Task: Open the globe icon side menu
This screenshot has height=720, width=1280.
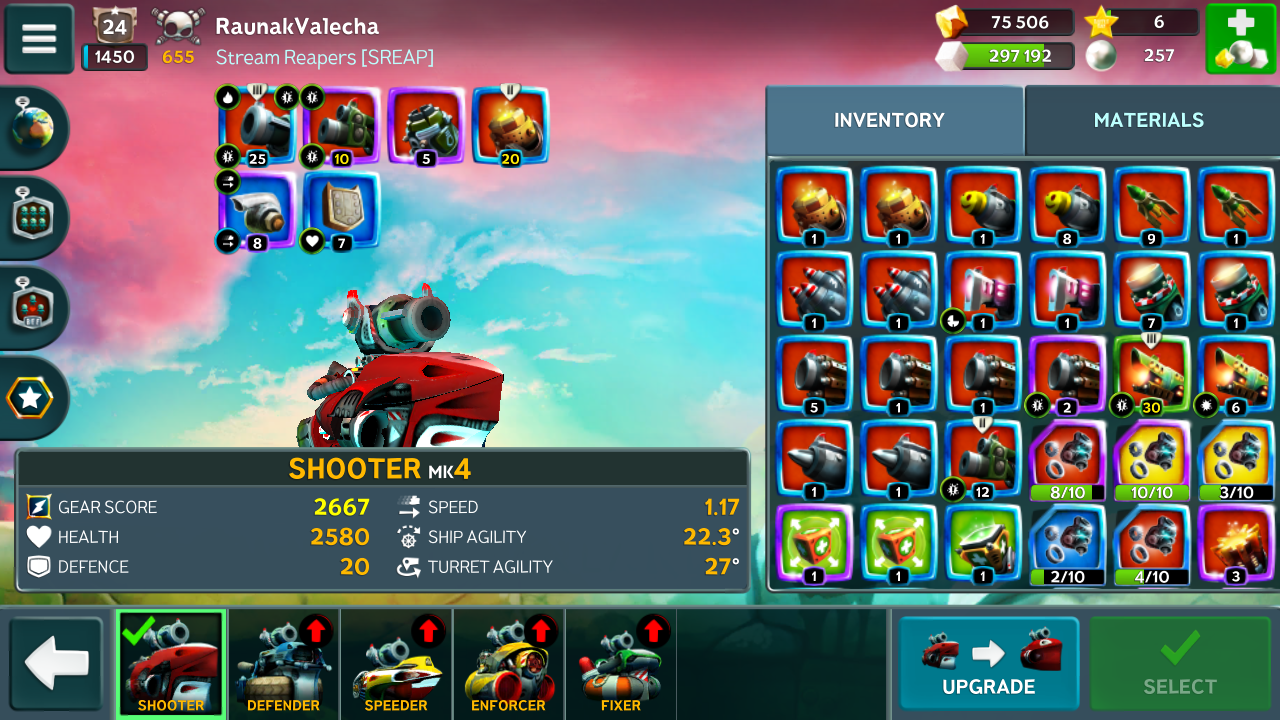Action: click(x=31, y=128)
